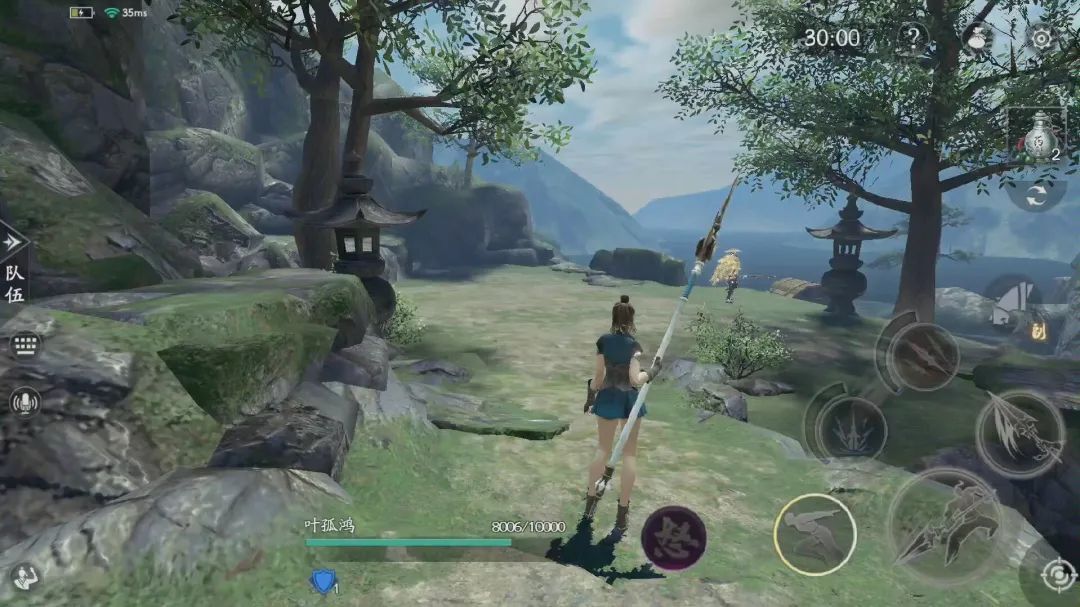Open the emote gesture figure icon
Screen dimensions: 1080x607
tap(22, 577)
